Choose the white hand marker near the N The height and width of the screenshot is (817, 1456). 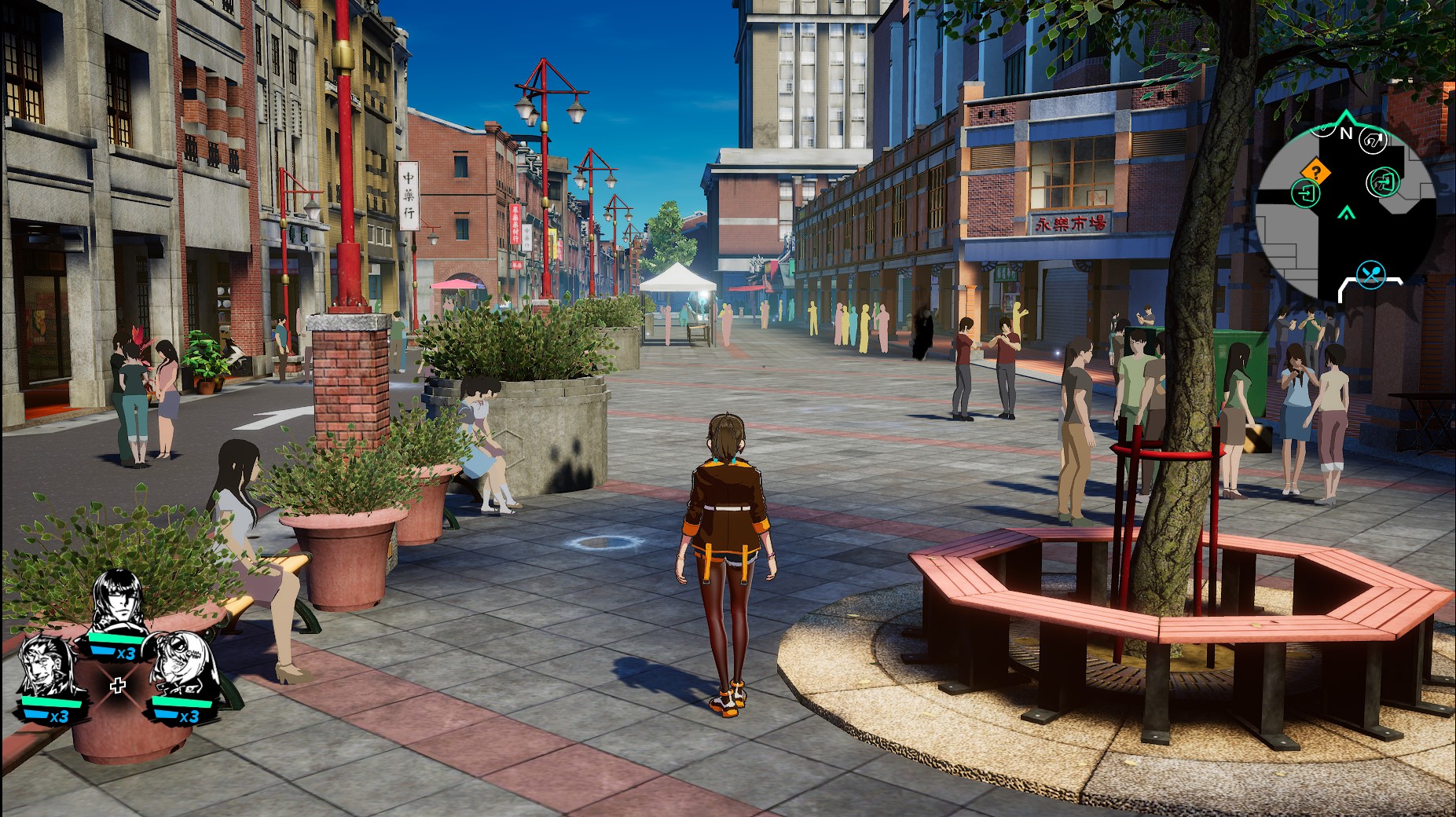click(x=1373, y=141)
